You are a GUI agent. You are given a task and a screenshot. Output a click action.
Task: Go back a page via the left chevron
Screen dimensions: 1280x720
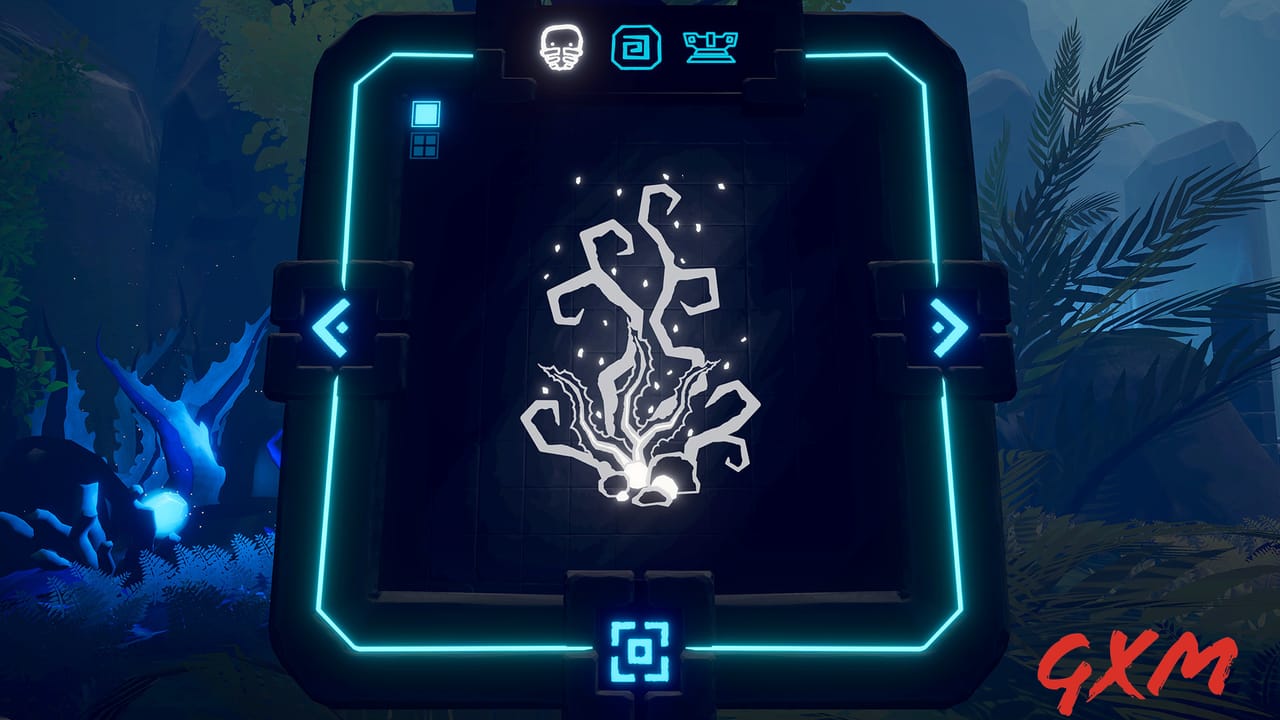(x=330, y=327)
